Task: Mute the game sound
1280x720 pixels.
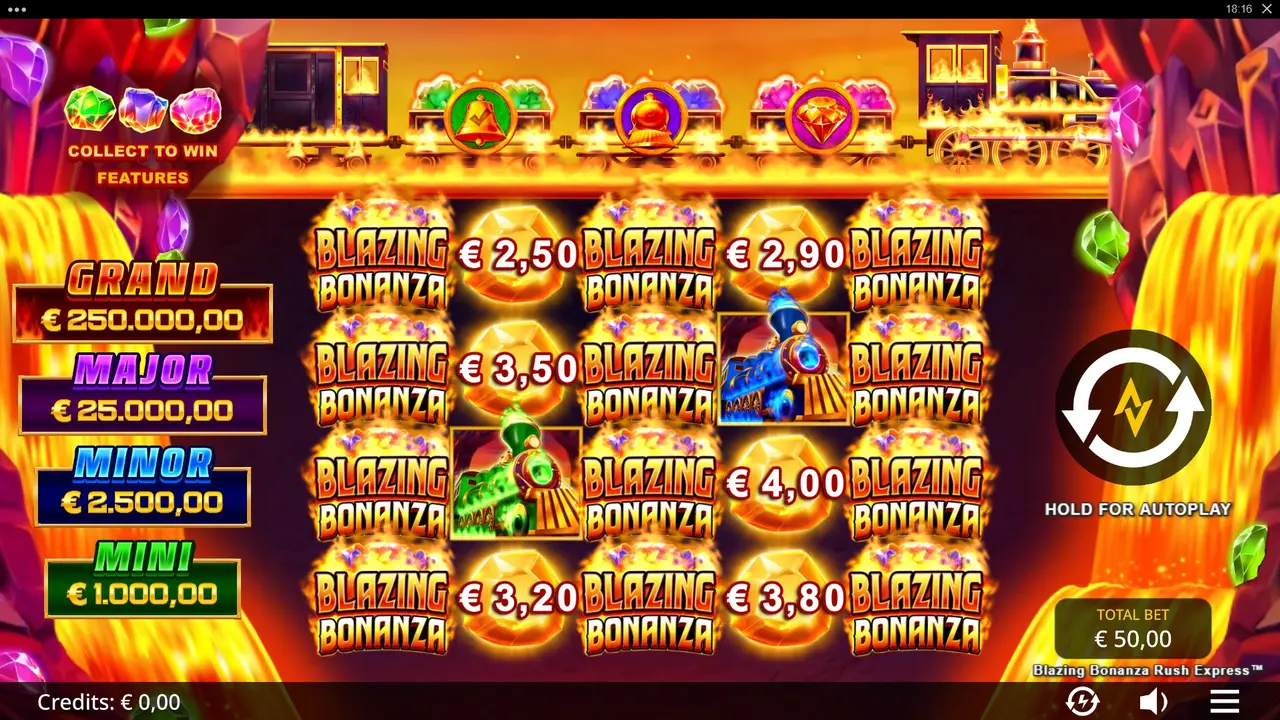Action: point(1152,700)
